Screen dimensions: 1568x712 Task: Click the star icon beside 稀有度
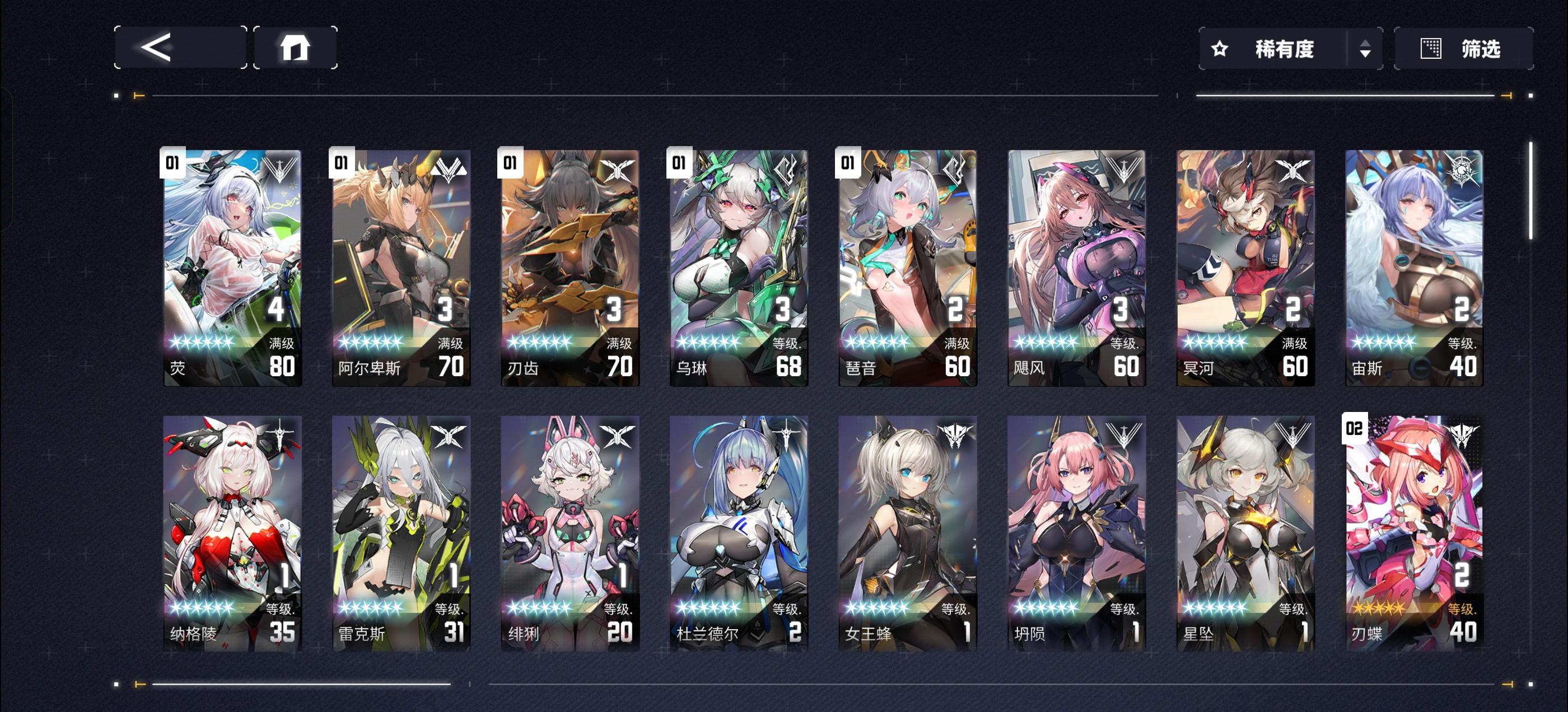click(1220, 49)
